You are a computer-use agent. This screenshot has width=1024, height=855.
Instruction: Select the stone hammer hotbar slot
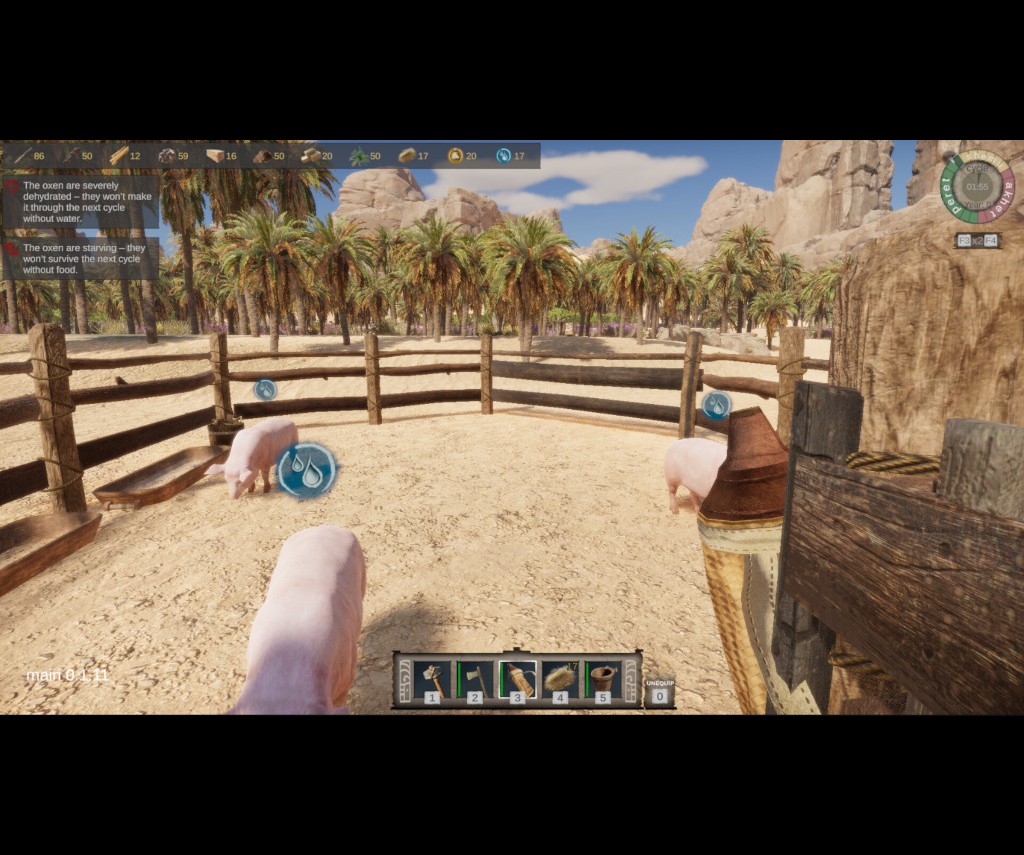coord(432,680)
